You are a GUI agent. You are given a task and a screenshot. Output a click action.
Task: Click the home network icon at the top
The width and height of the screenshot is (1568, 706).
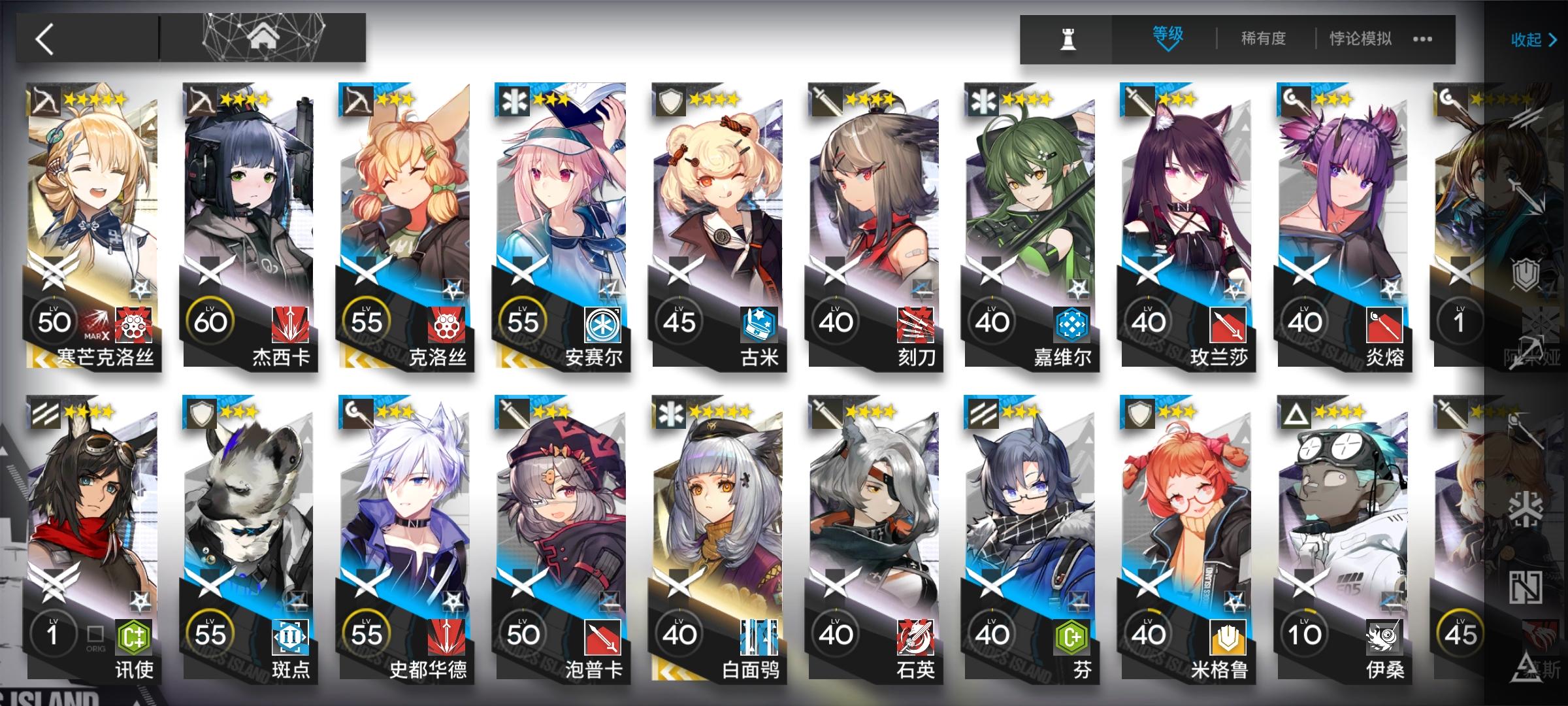click(265, 36)
